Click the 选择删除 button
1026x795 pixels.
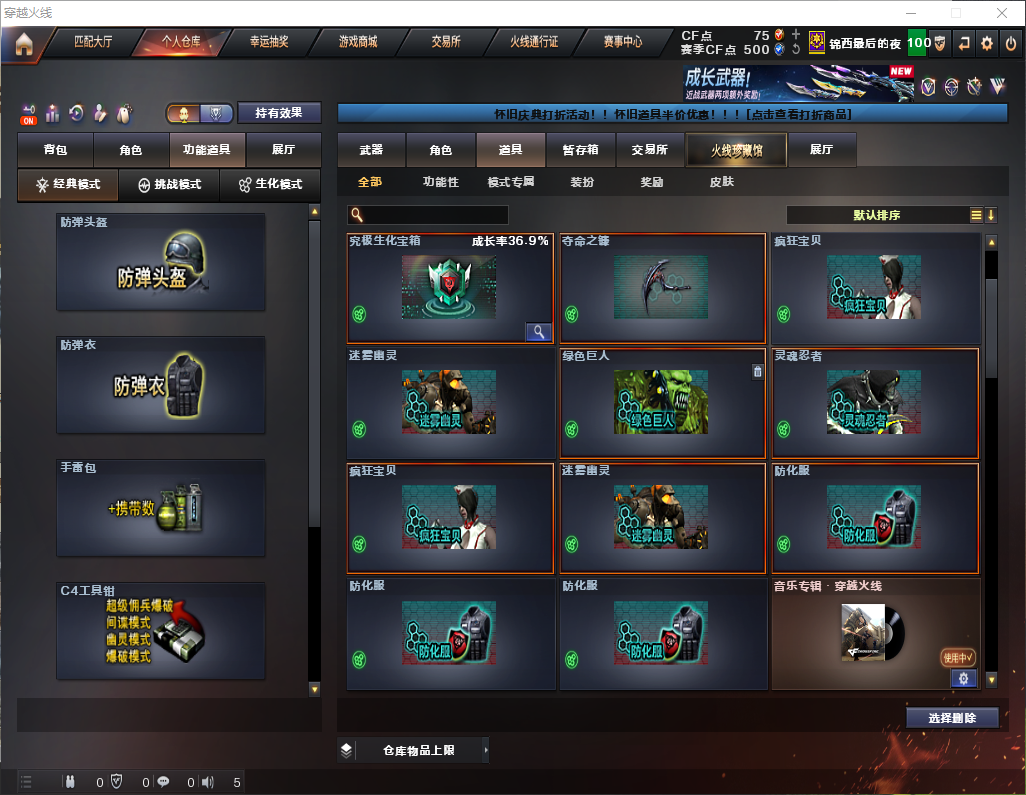pyautogui.click(x=951, y=718)
